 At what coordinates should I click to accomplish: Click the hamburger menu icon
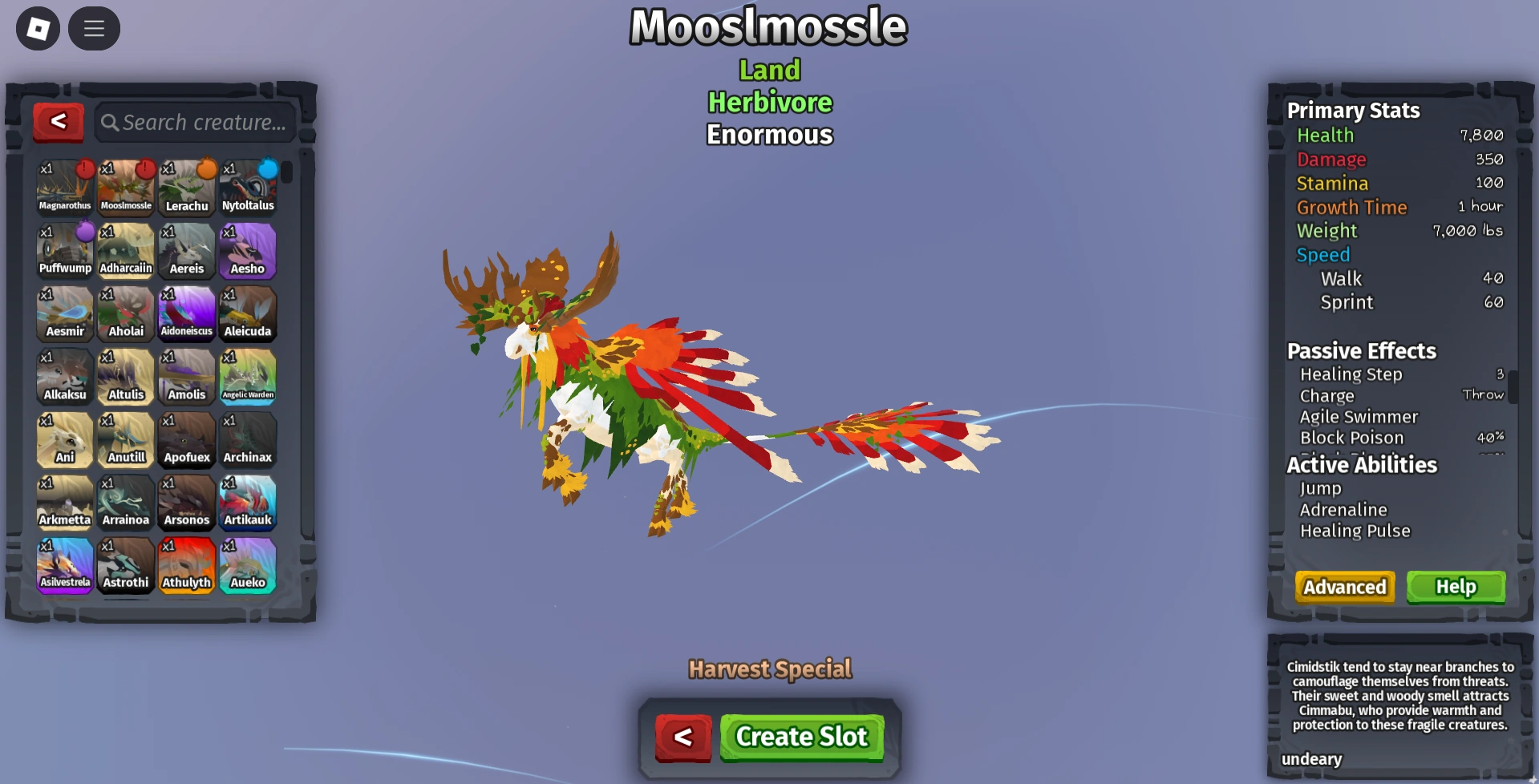click(94, 28)
